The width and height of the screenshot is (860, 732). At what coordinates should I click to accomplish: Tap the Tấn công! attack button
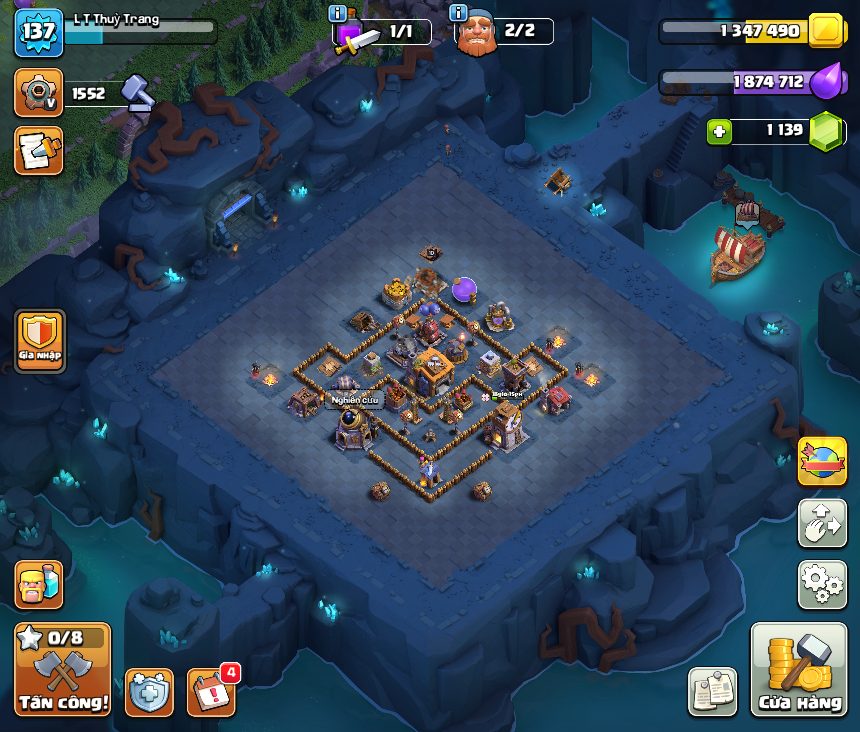pos(62,669)
